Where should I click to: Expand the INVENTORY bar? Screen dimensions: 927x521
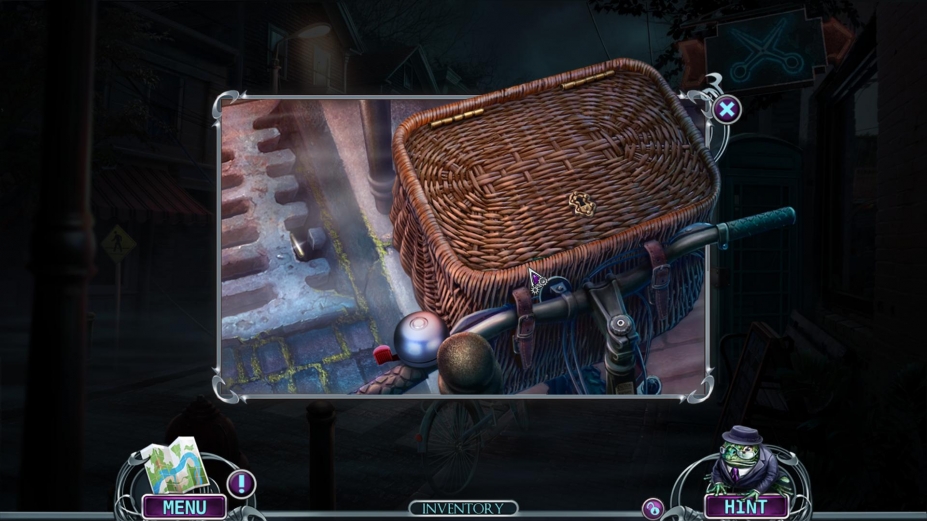(x=463, y=509)
